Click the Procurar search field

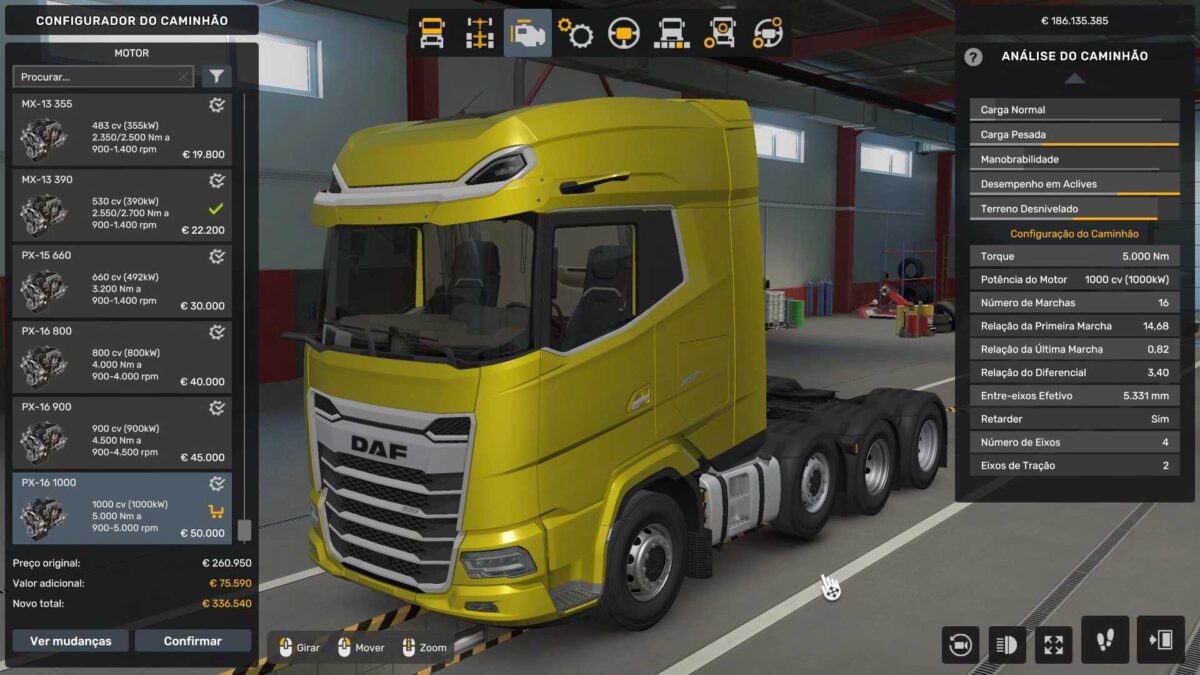(x=98, y=77)
